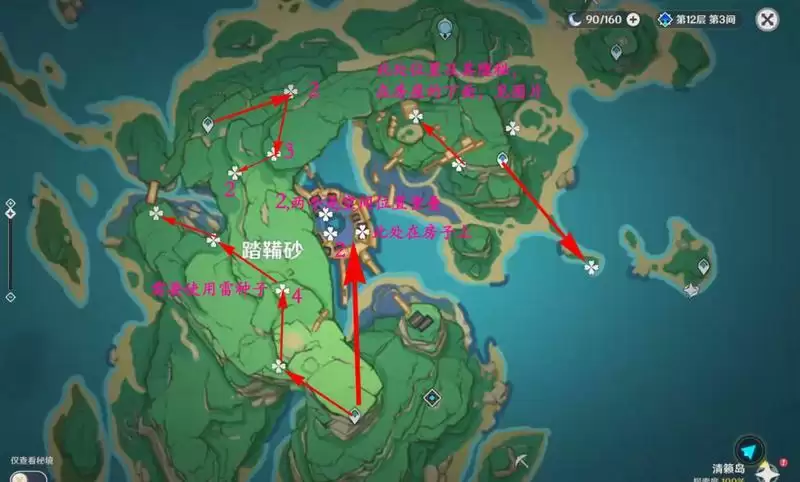
Task: Open the cyan arrow map pin button
Action: (x=748, y=451)
